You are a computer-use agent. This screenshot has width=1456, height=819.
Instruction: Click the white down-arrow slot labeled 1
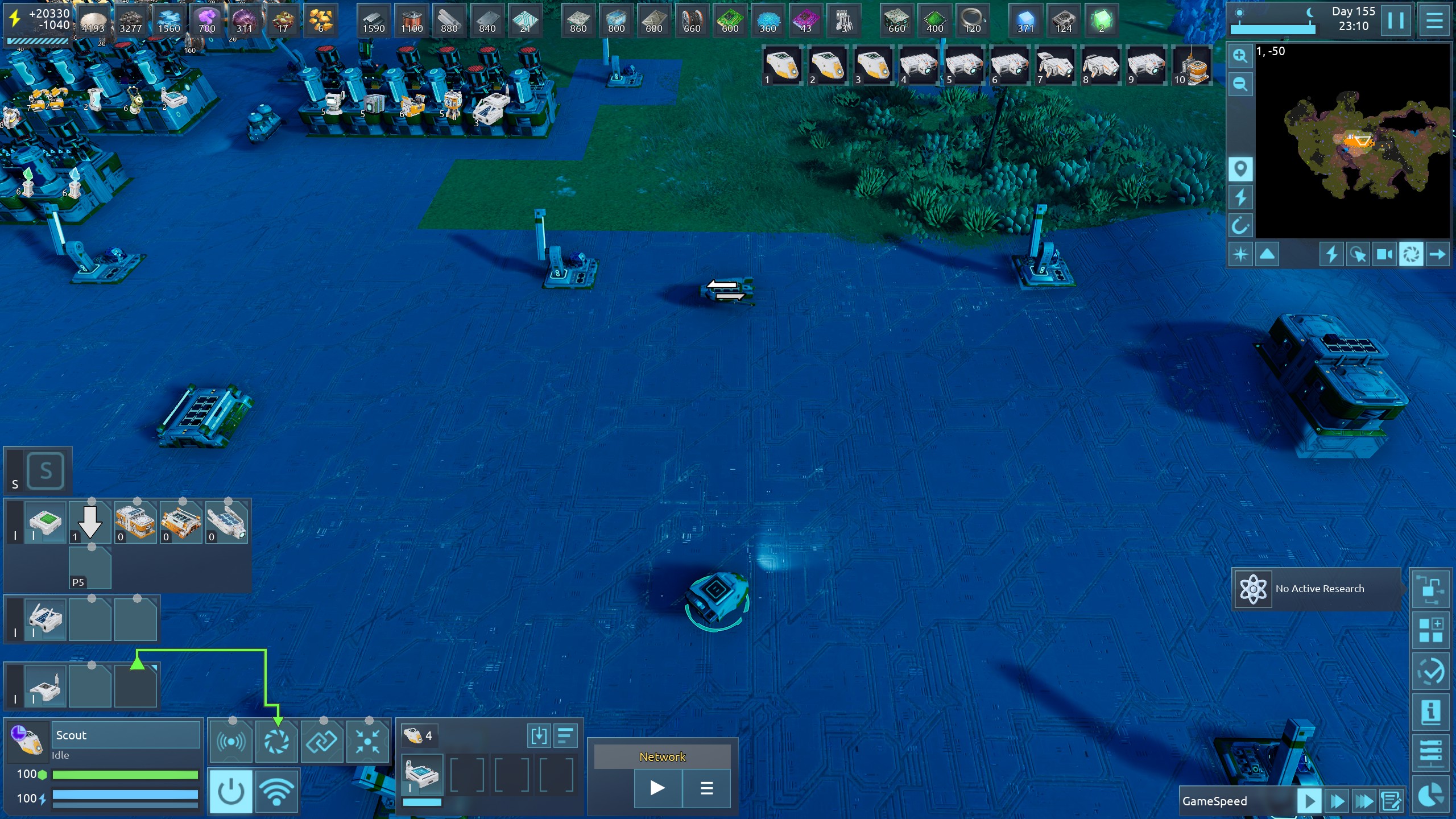[90, 523]
